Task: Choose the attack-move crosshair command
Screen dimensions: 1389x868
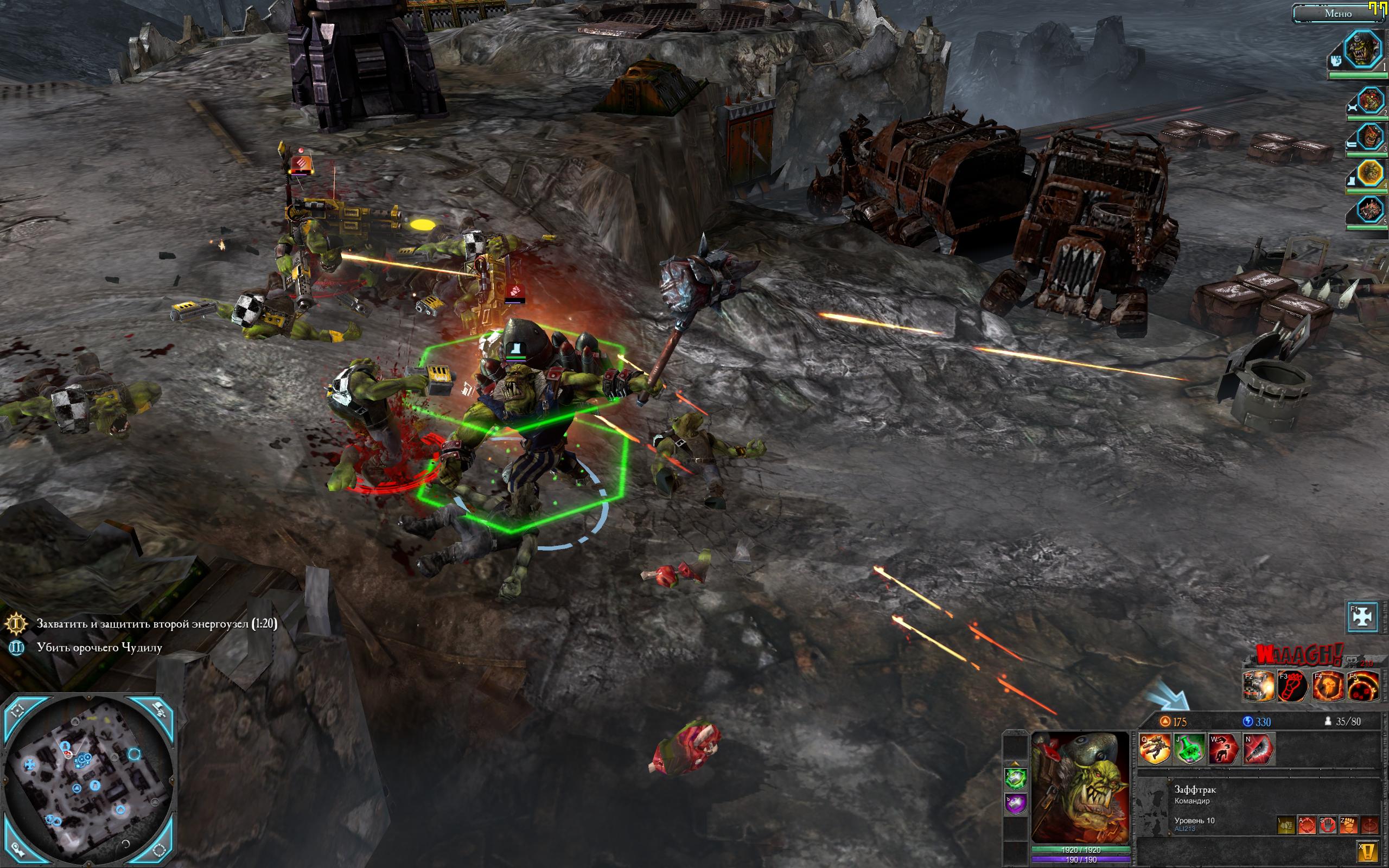Action: click(x=1307, y=825)
